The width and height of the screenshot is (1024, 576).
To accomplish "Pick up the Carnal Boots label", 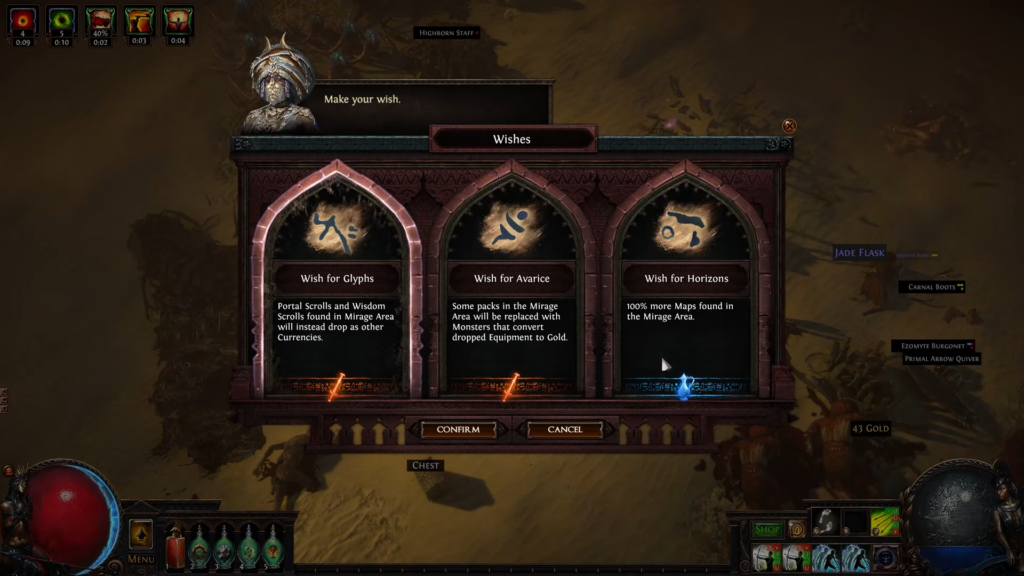I will 930,287.
